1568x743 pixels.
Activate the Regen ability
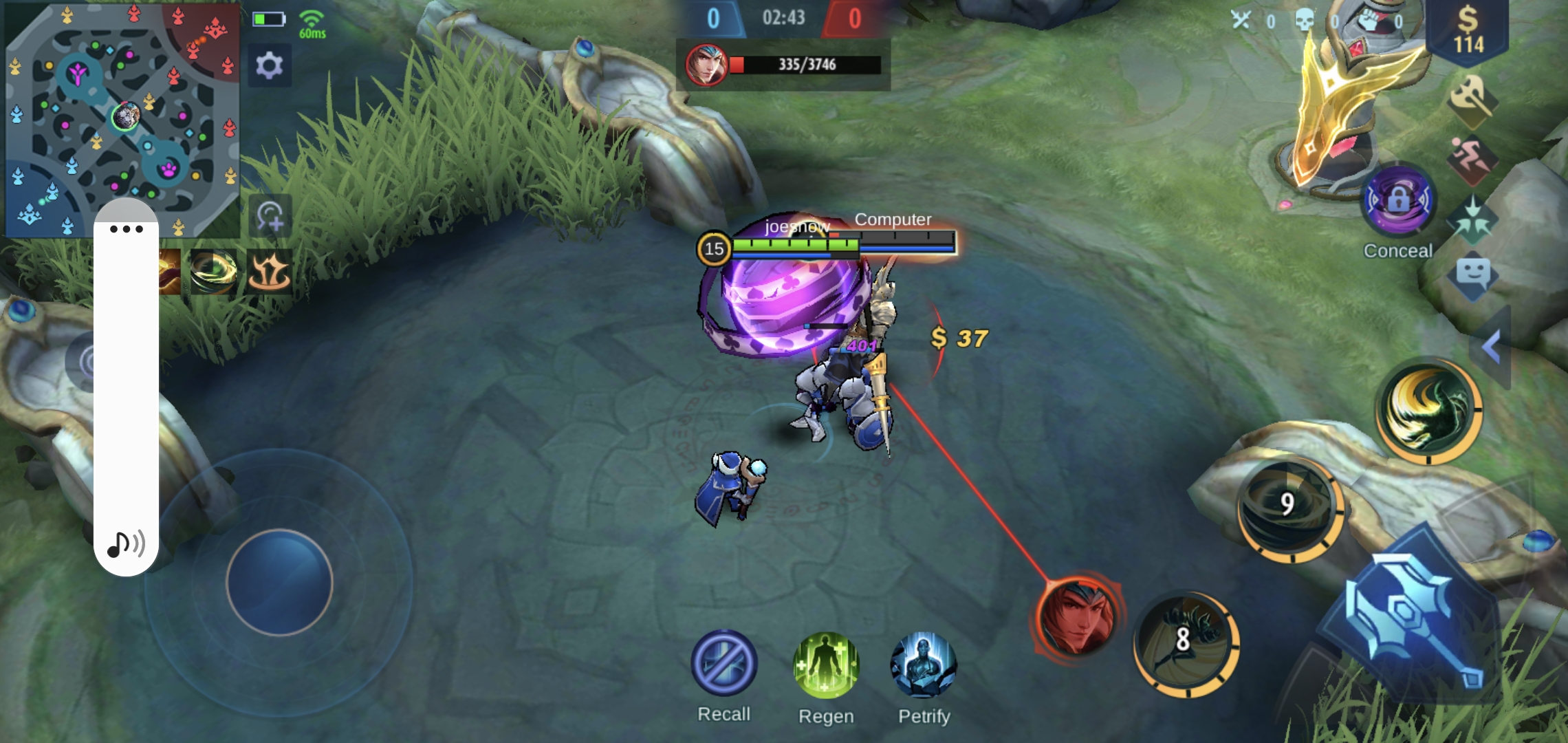826,665
